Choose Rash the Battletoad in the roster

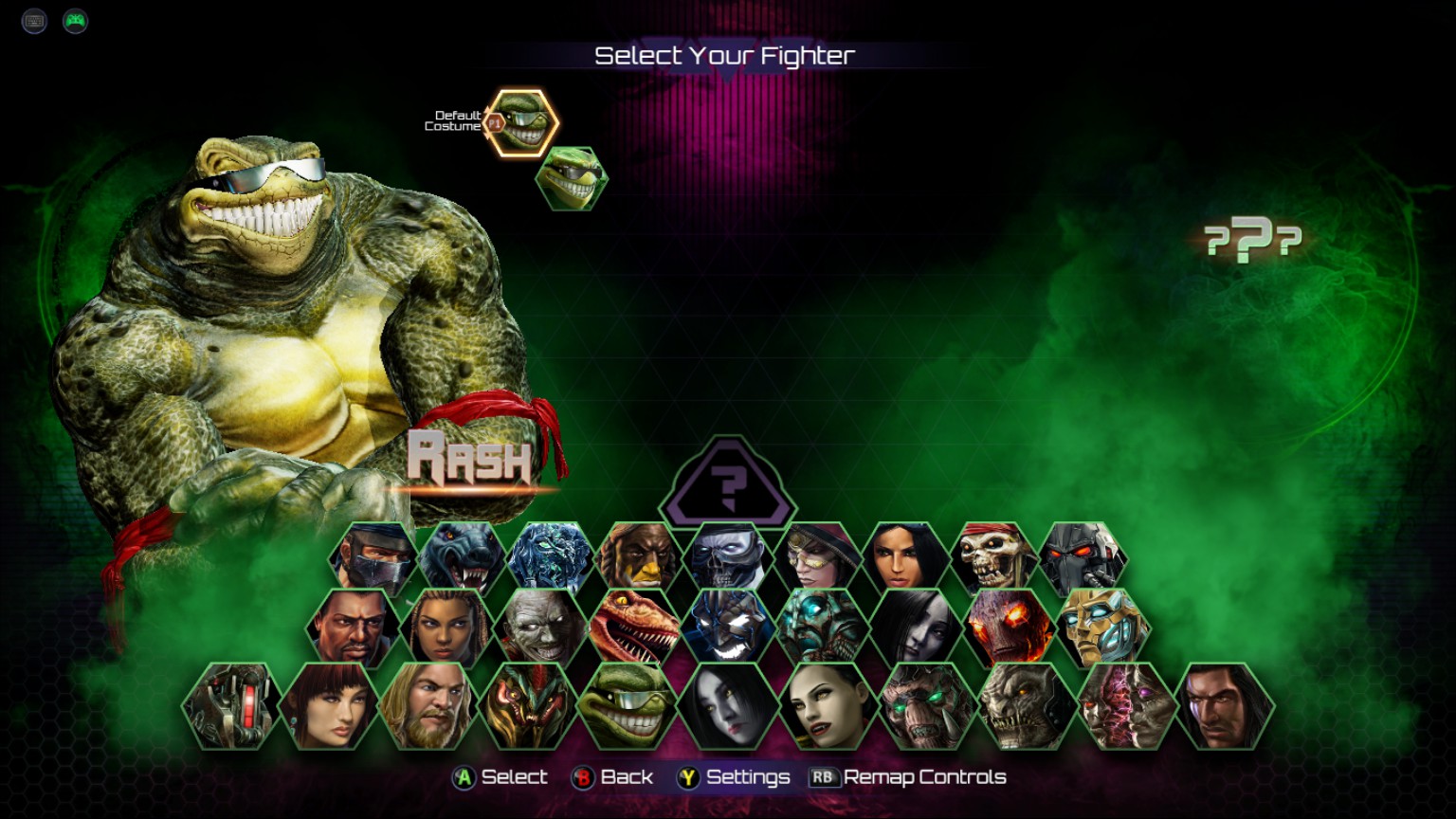(627, 706)
